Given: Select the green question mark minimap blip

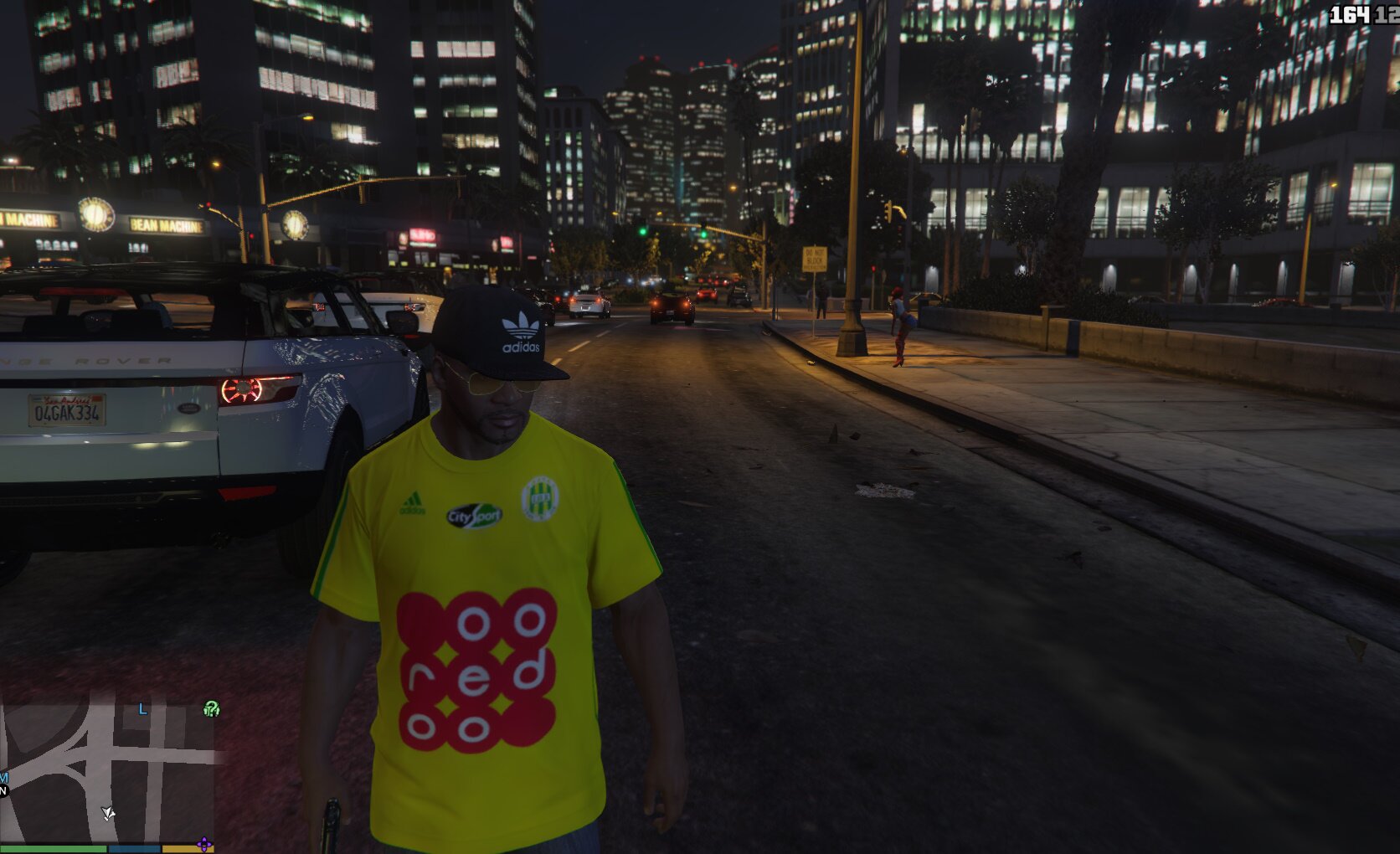Looking at the screenshot, I should point(211,710).
